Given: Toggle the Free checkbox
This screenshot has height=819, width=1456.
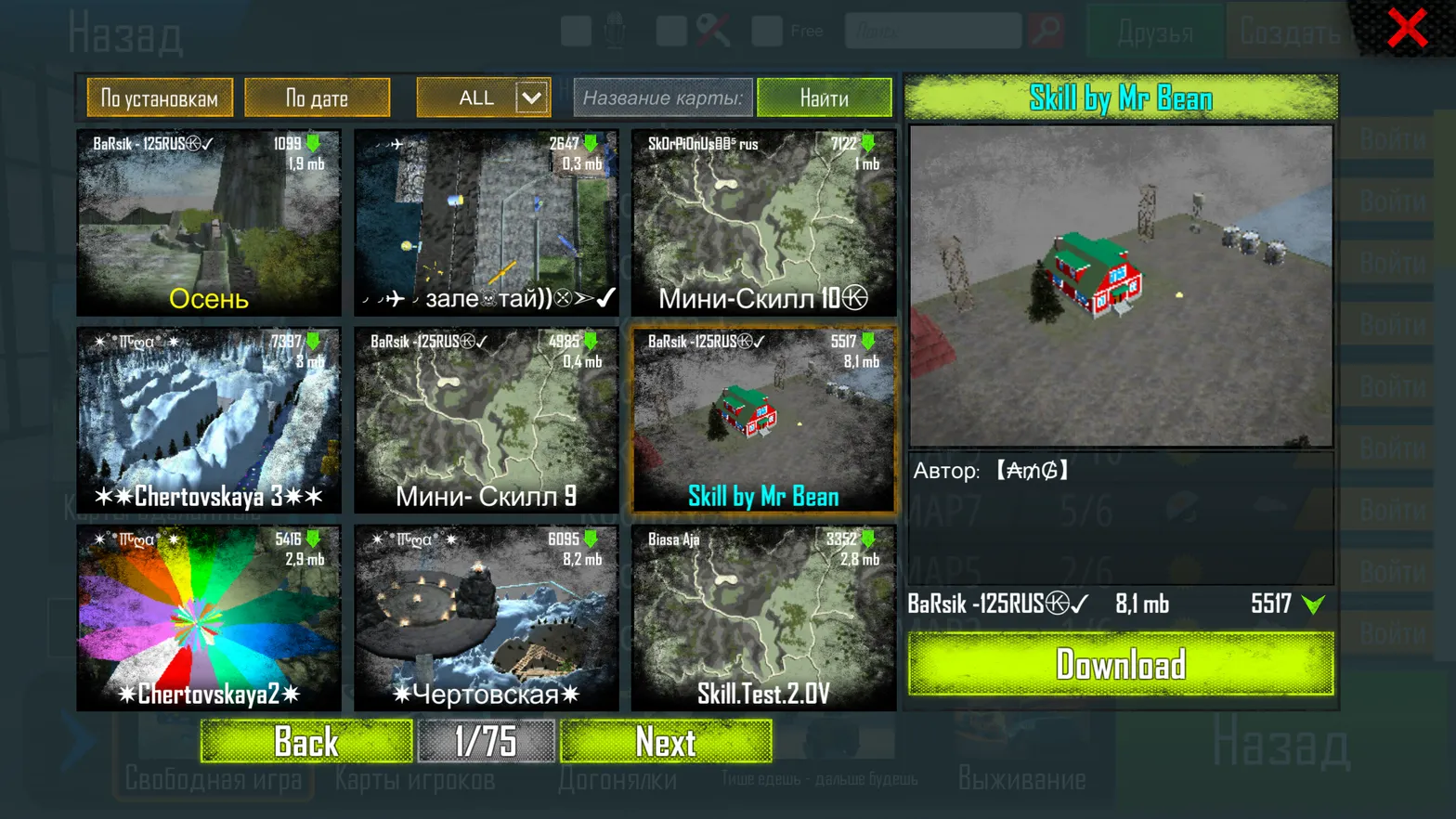Looking at the screenshot, I should (x=765, y=29).
